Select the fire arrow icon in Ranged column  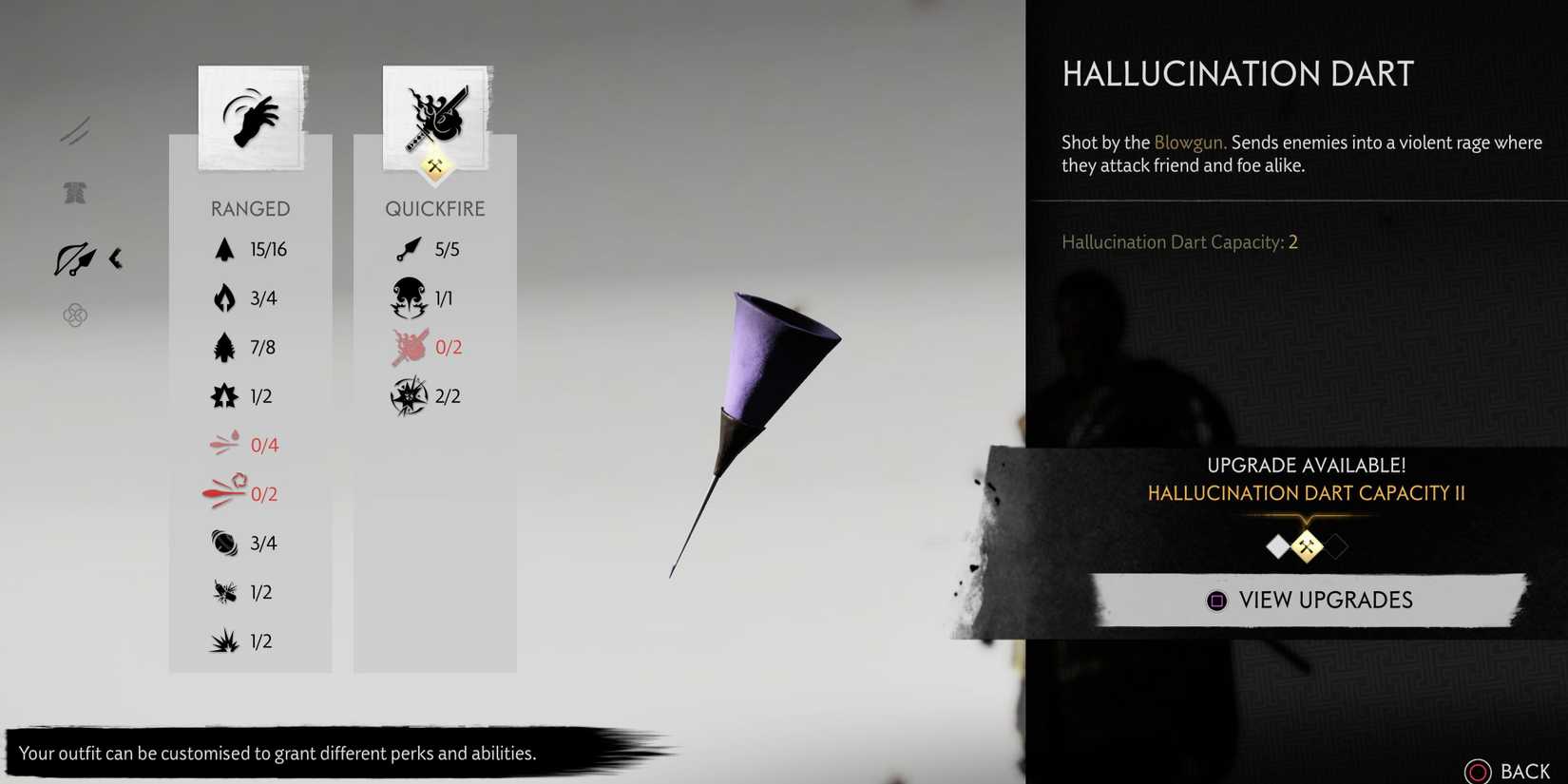(224, 297)
